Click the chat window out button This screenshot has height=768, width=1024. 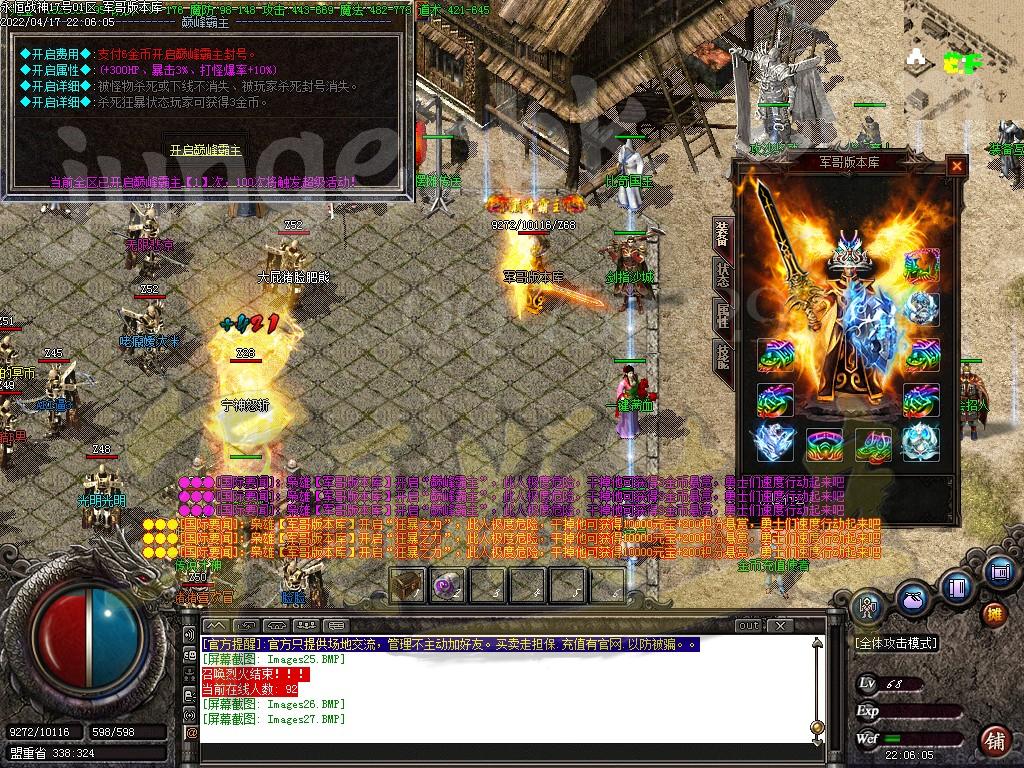[748, 626]
